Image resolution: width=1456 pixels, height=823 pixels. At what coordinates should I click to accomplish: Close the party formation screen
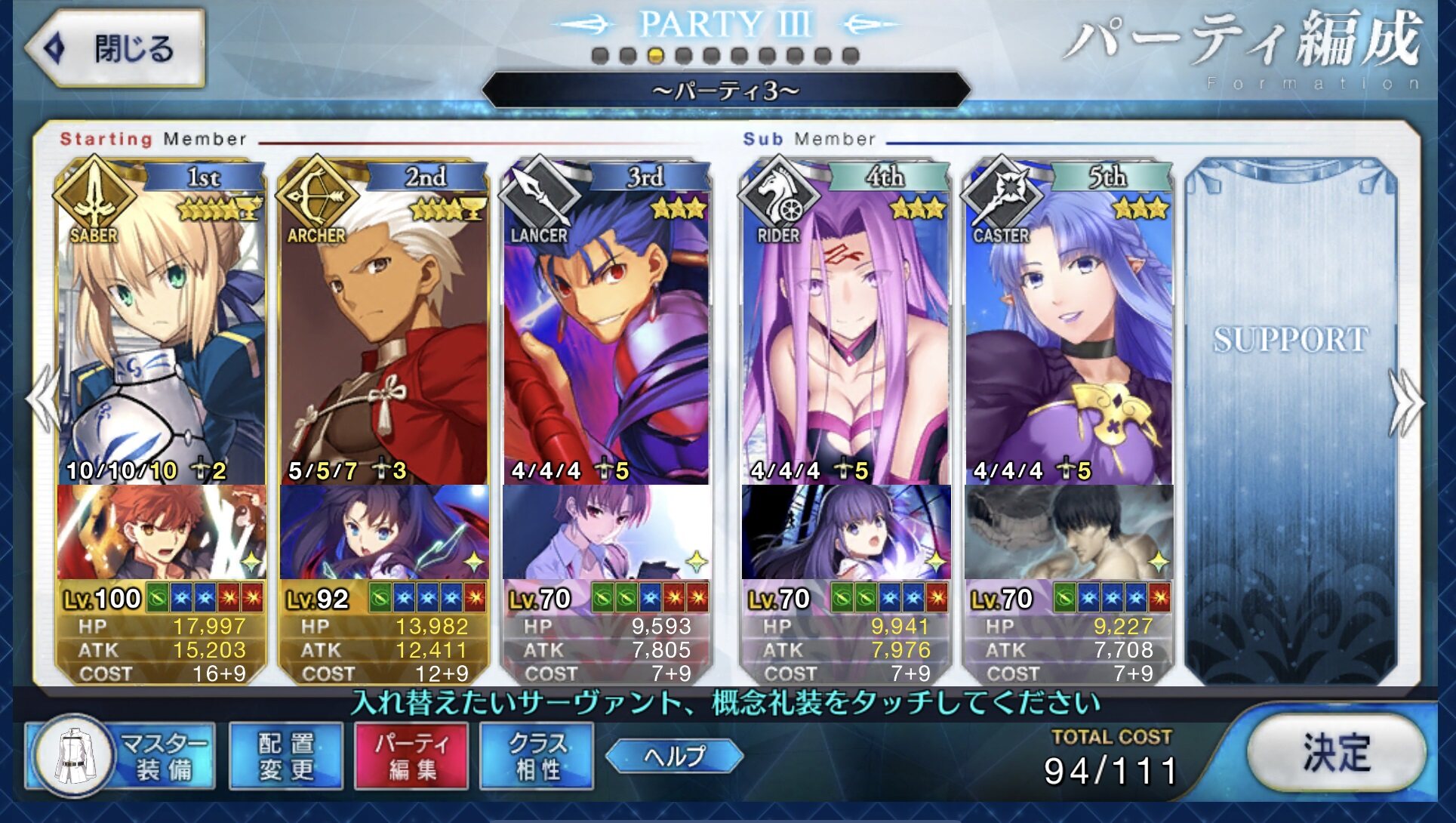115,49
